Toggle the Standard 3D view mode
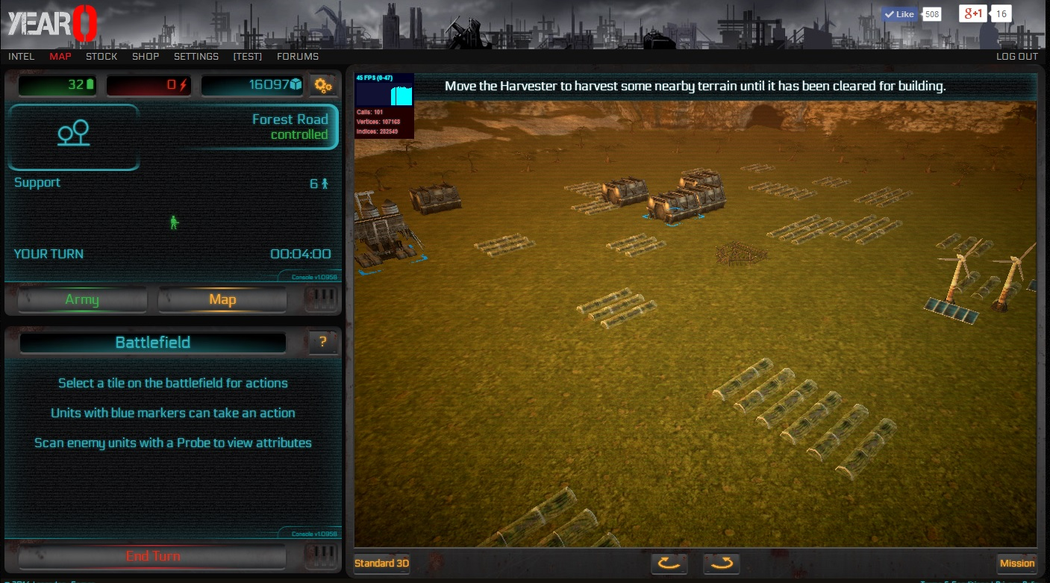The width and height of the screenshot is (1050, 583). 382,563
